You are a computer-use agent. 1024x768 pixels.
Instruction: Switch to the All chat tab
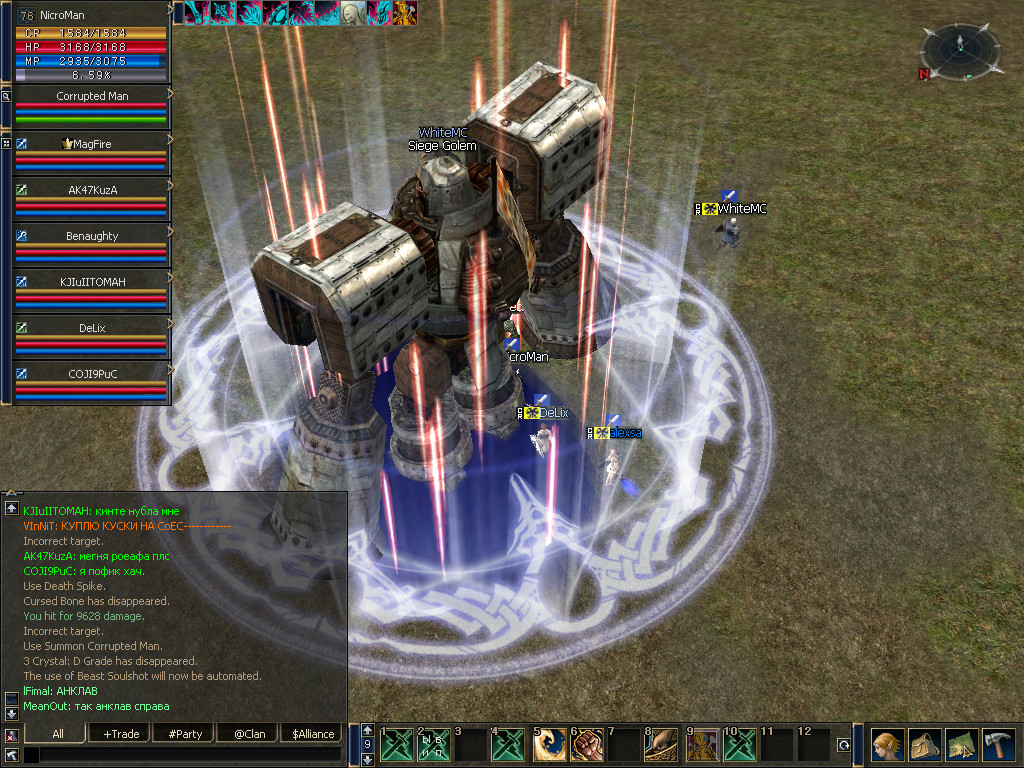pyautogui.click(x=58, y=734)
